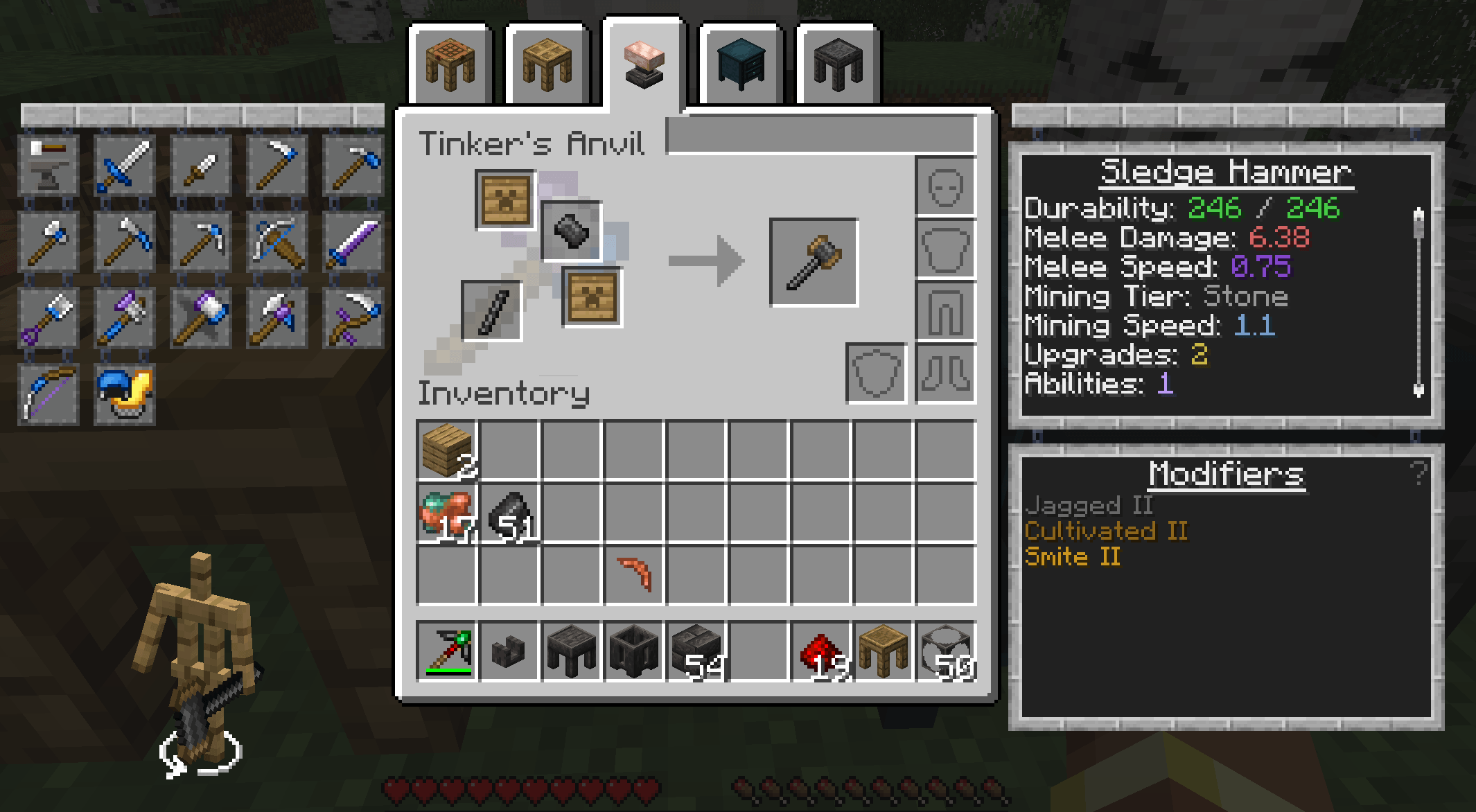Image resolution: width=1476 pixels, height=812 pixels.
Task: Select the dark hammer head input slot
Action: pyautogui.click(x=571, y=231)
